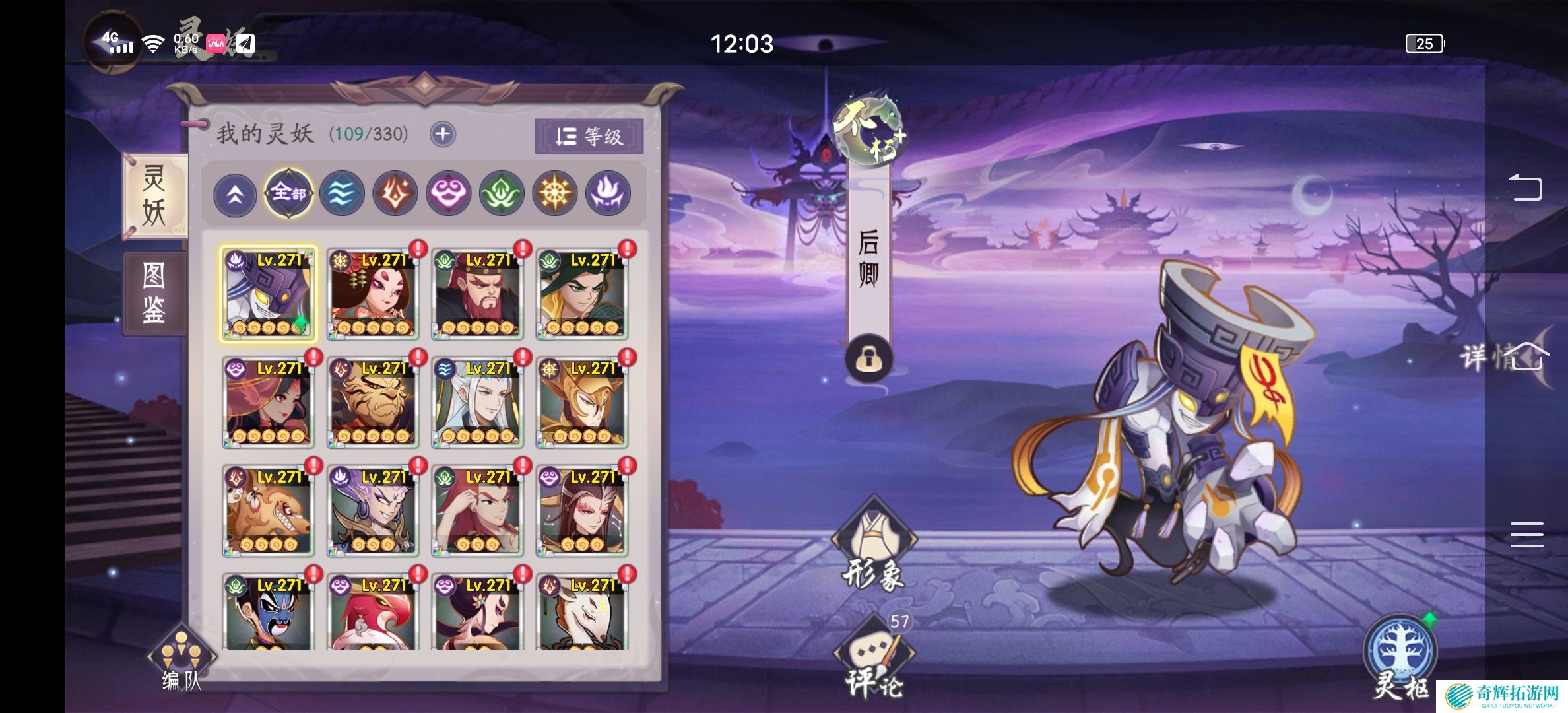This screenshot has height=713, width=1568.
Task: Click the padlock icon under 后卿
Action: coord(868,359)
